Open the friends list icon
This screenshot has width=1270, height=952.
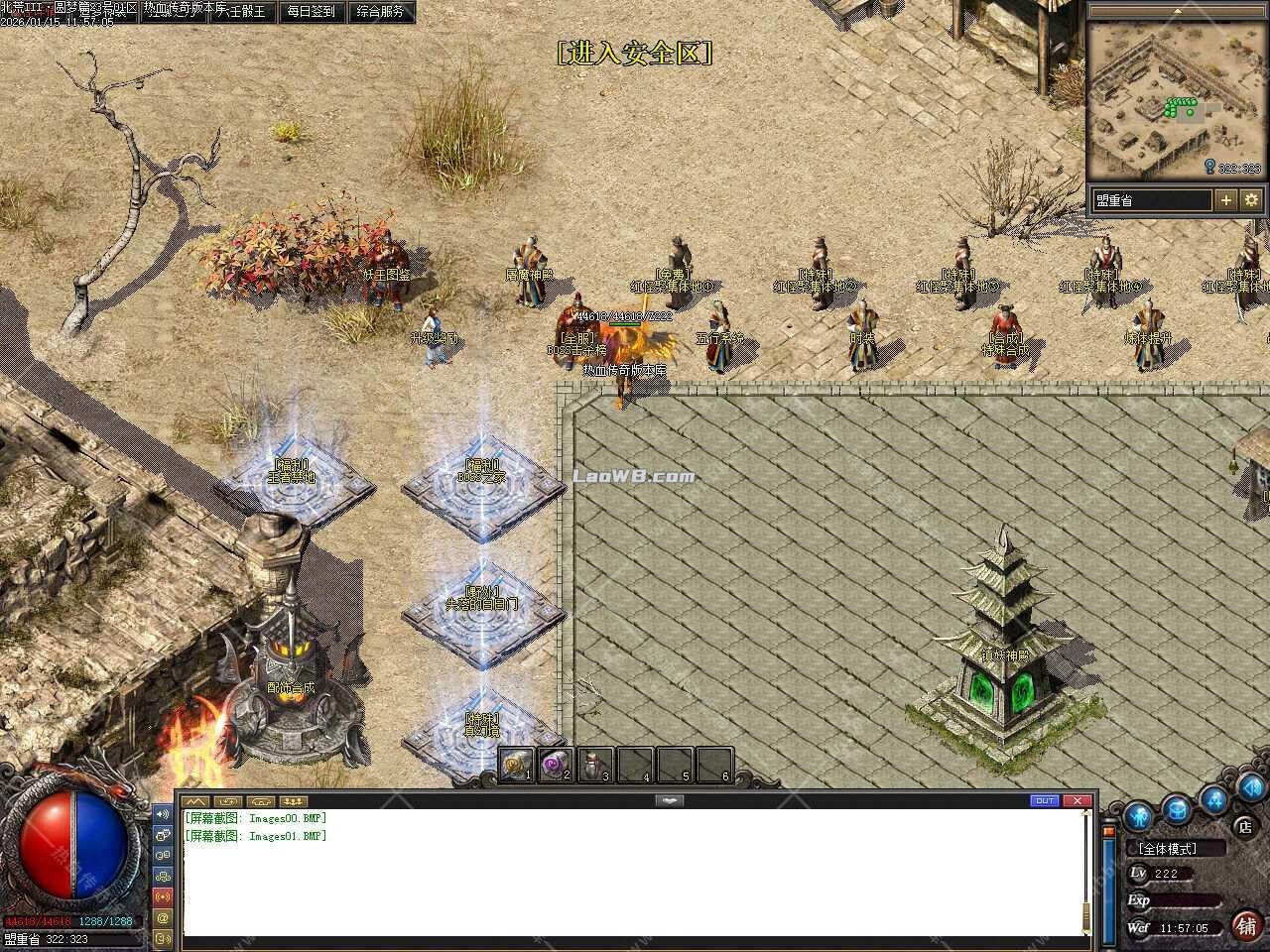click(1213, 801)
